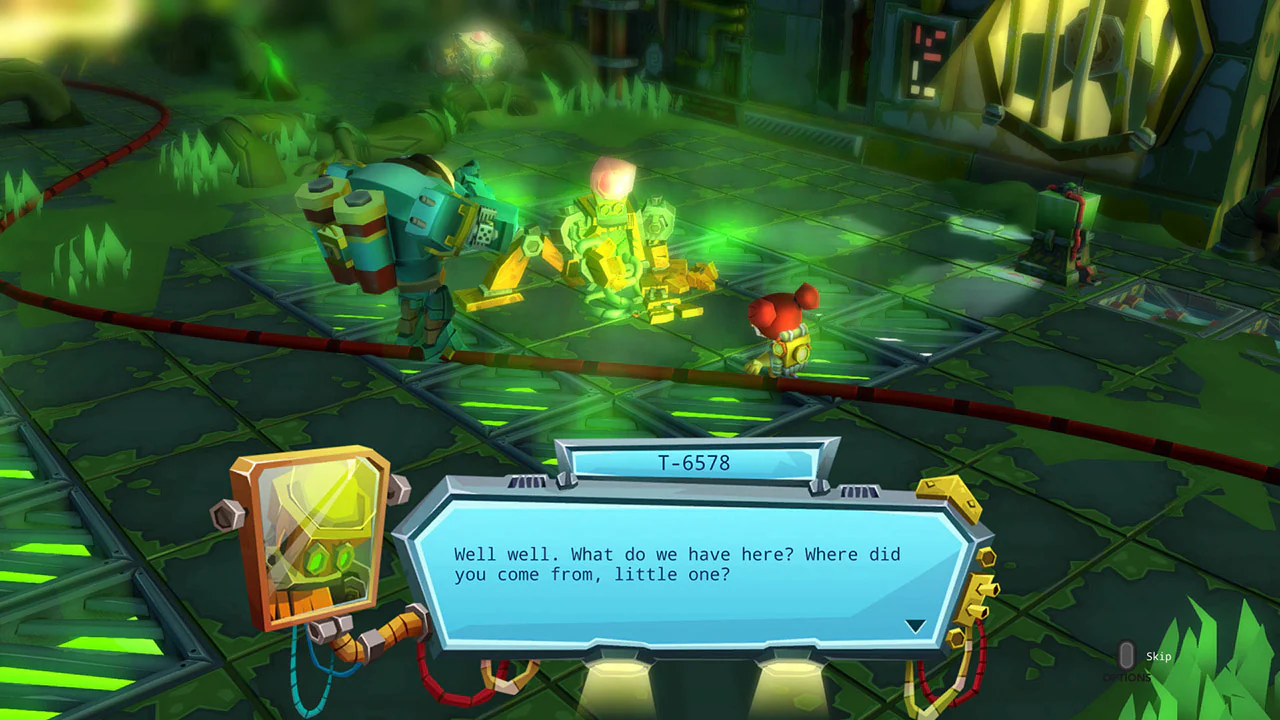The height and width of the screenshot is (720, 1280).
Task: Click the T-6578 name banner
Action: 697,462
